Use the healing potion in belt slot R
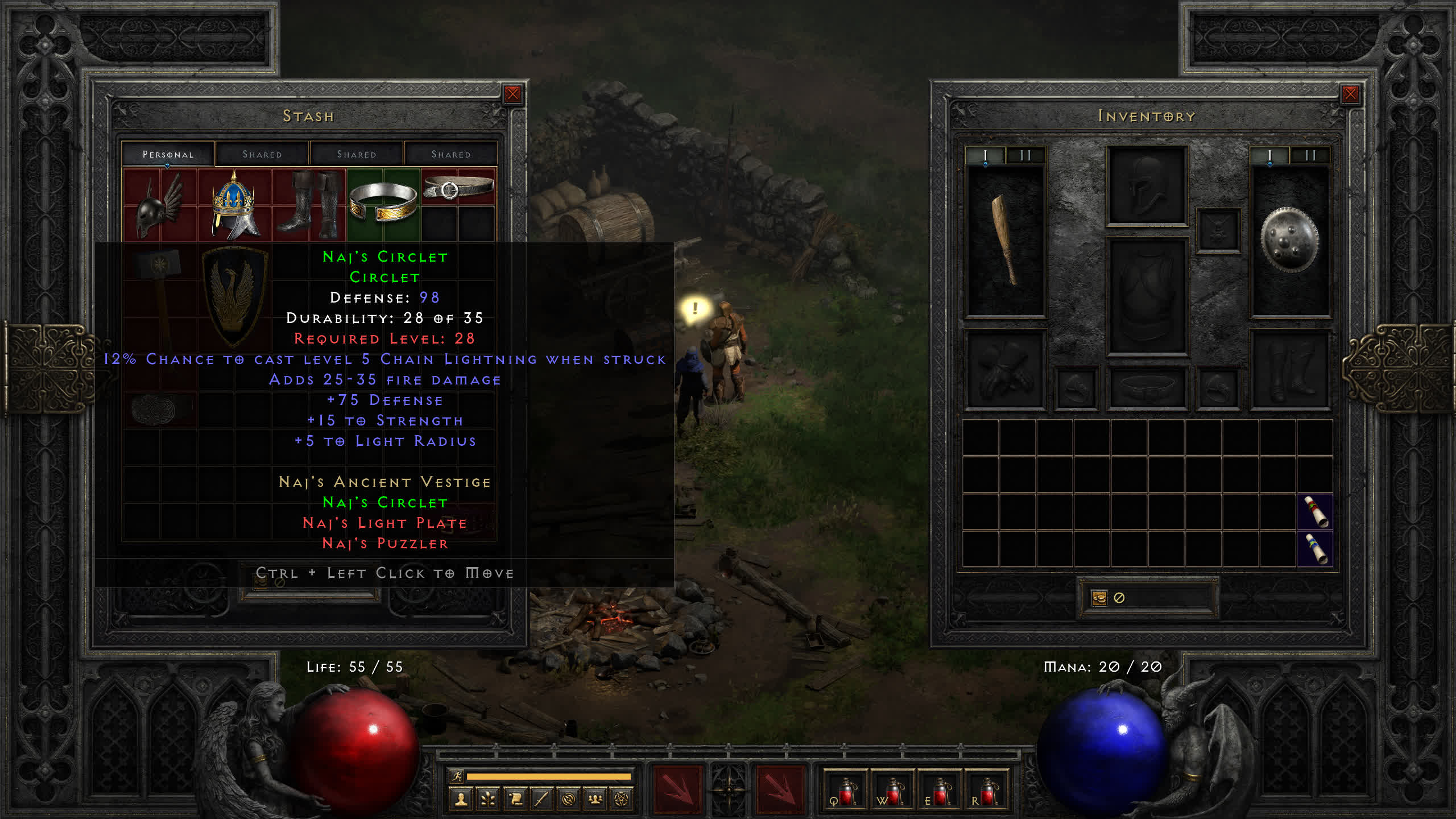Screen dimensions: 1456x819 click(x=986, y=791)
